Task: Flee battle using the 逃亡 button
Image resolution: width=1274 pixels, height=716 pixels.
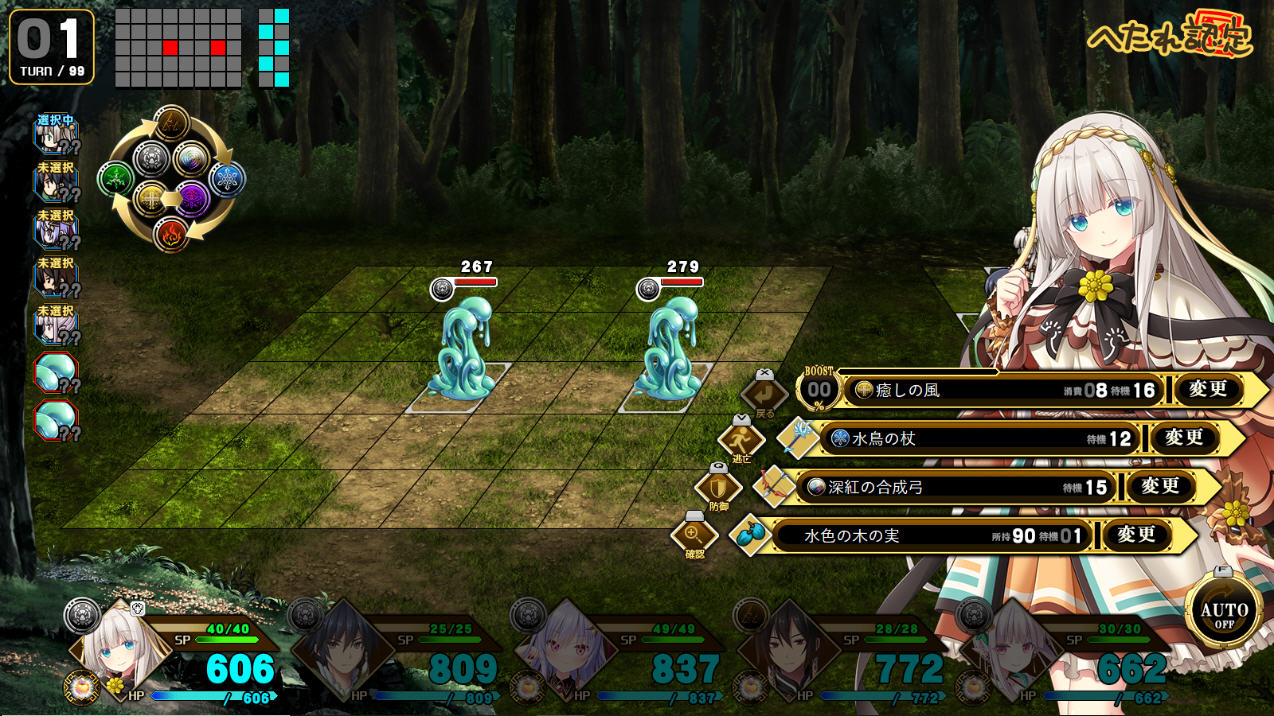Action: pyautogui.click(x=741, y=439)
